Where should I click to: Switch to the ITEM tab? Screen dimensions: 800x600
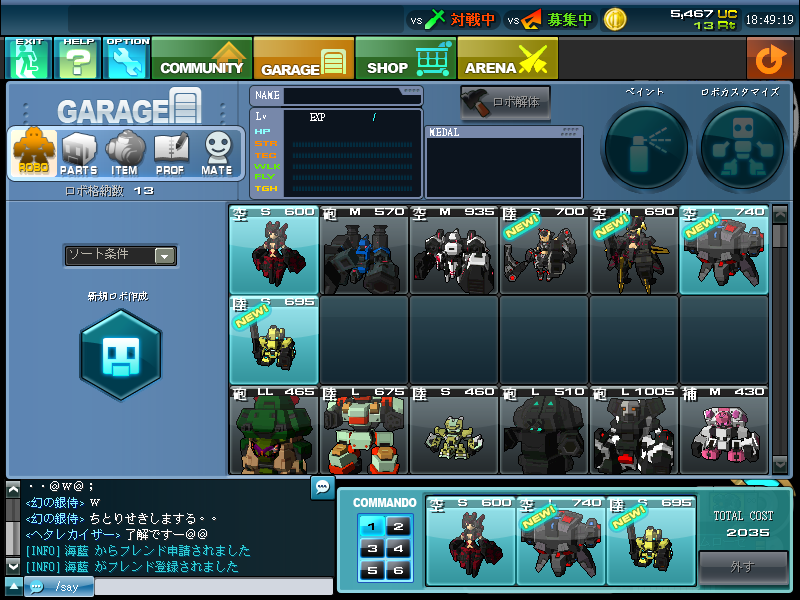(125, 154)
